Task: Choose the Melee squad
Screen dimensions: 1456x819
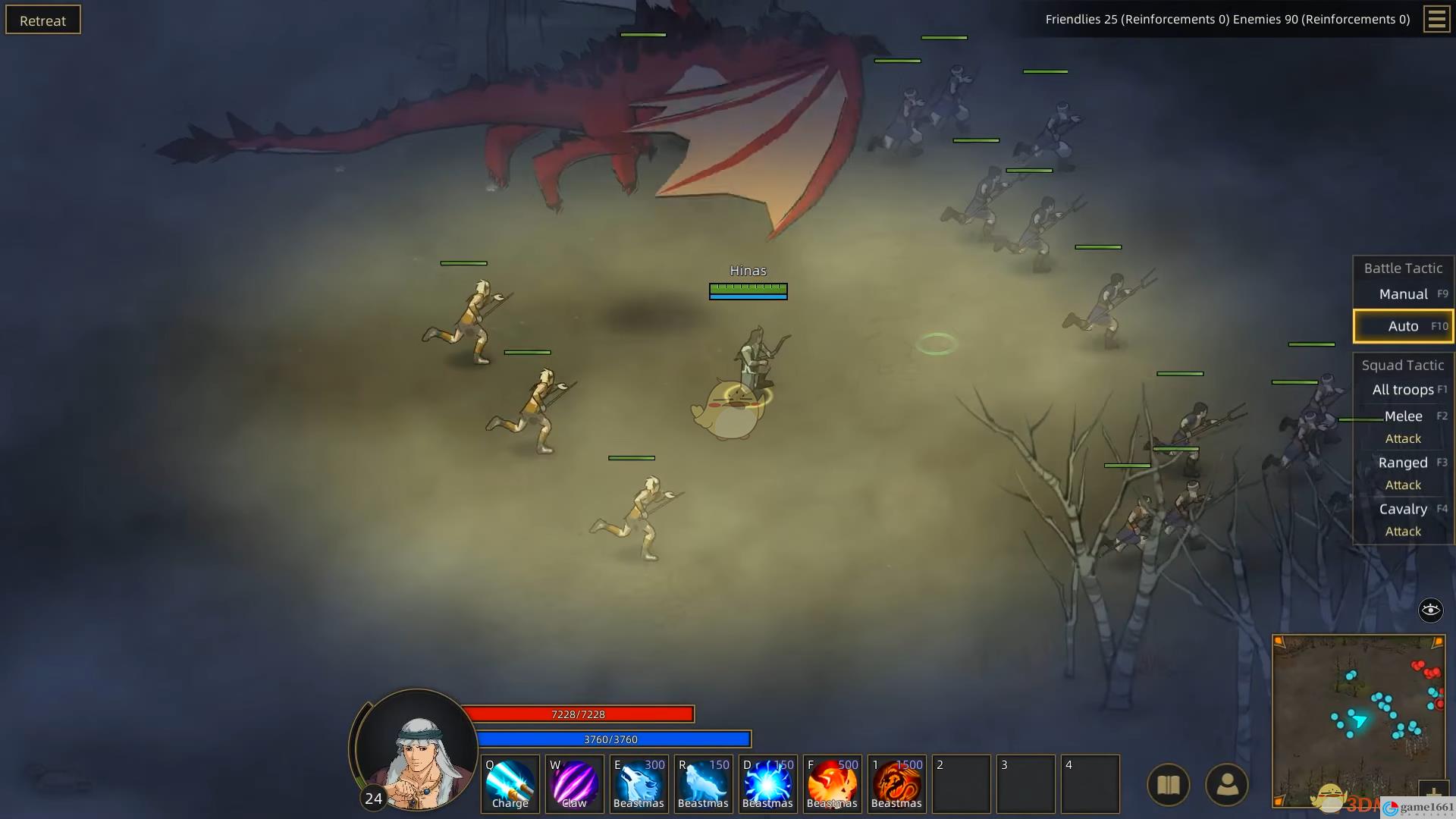Action: (x=1403, y=416)
